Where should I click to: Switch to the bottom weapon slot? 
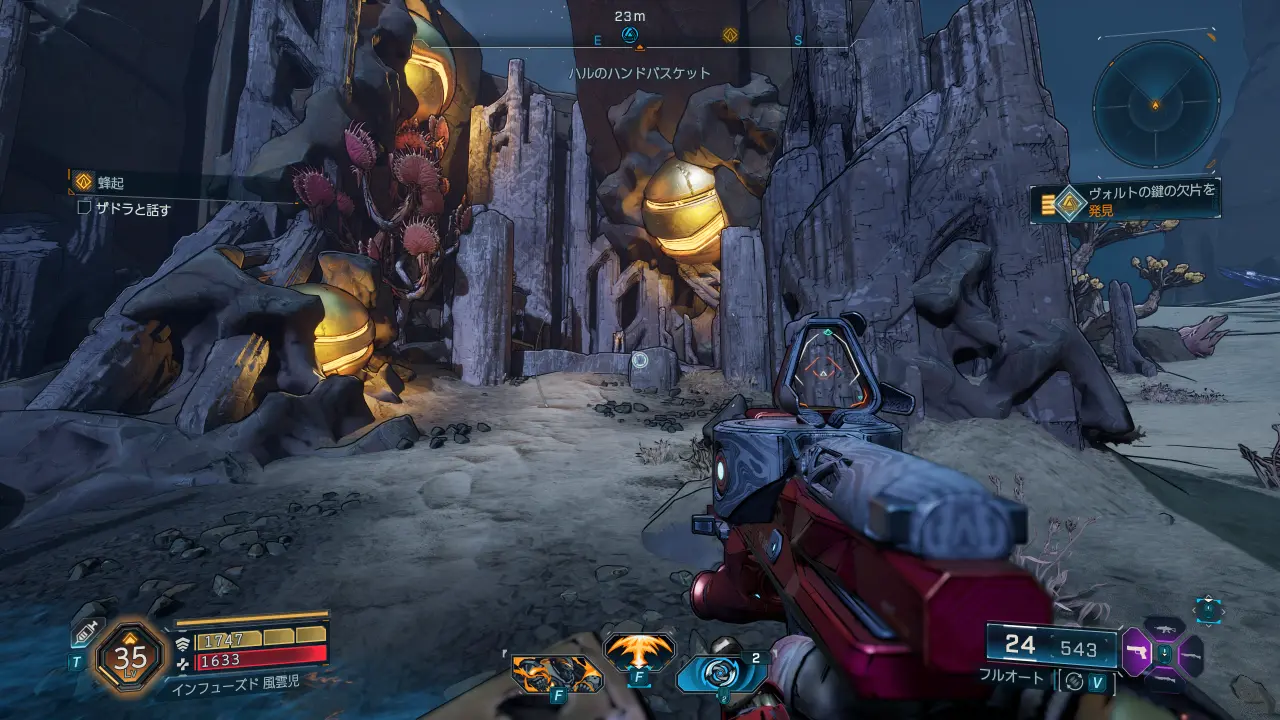(x=1164, y=679)
